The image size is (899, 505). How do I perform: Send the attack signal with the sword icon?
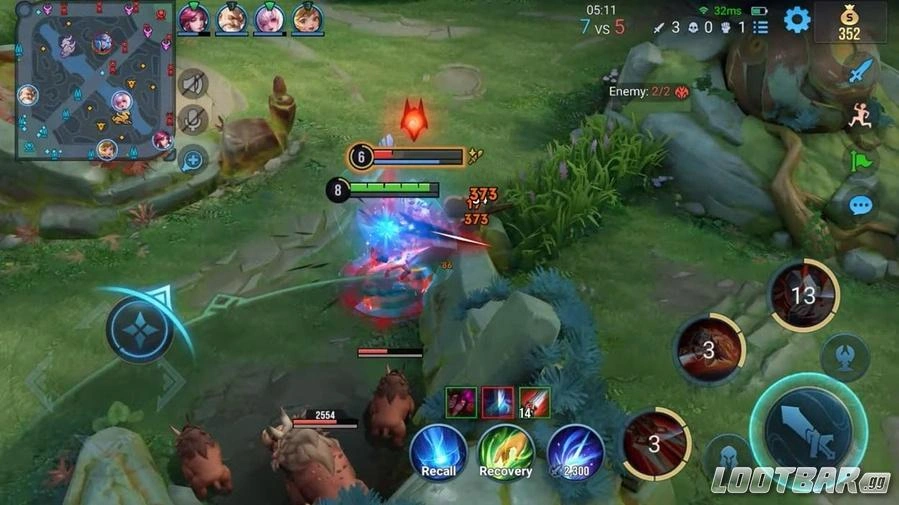860,72
